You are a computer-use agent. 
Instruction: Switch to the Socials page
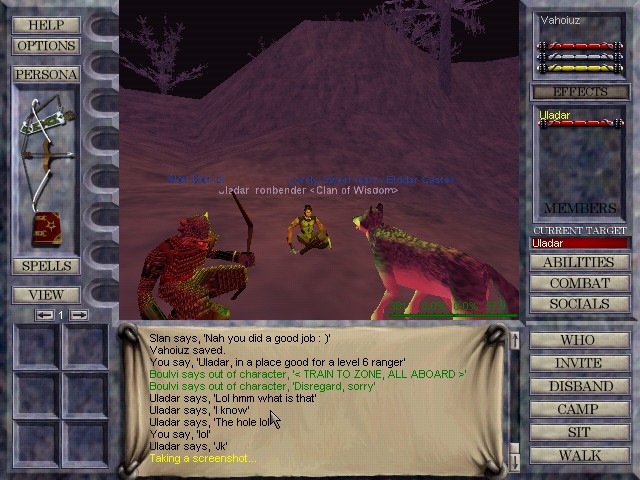(x=579, y=304)
